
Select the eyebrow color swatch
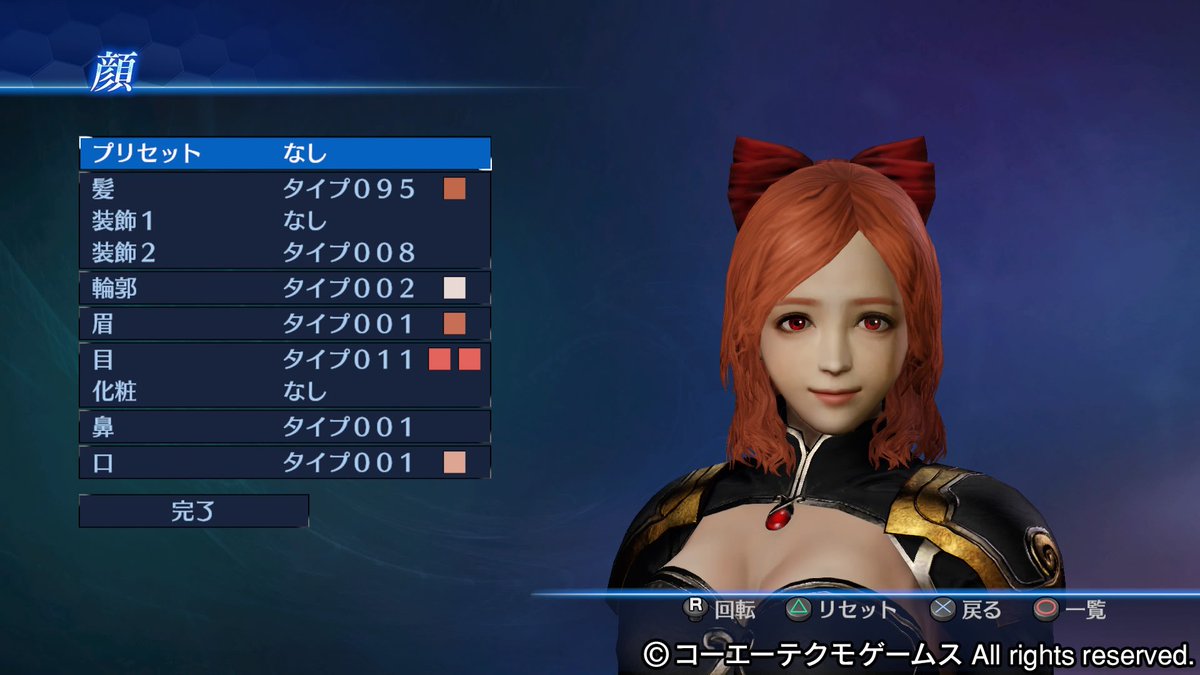pyautogui.click(x=455, y=324)
